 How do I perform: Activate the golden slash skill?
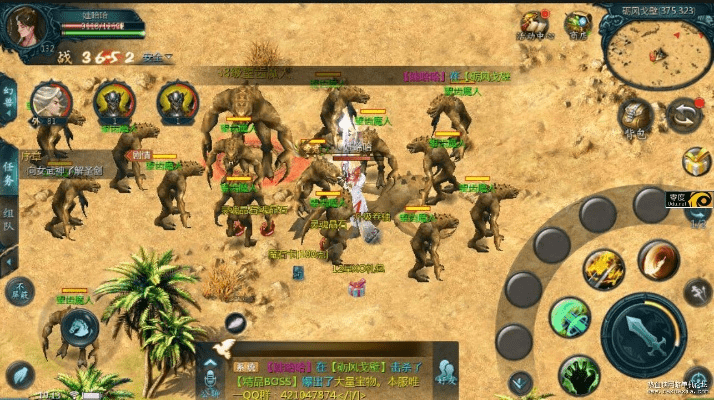point(604,266)
